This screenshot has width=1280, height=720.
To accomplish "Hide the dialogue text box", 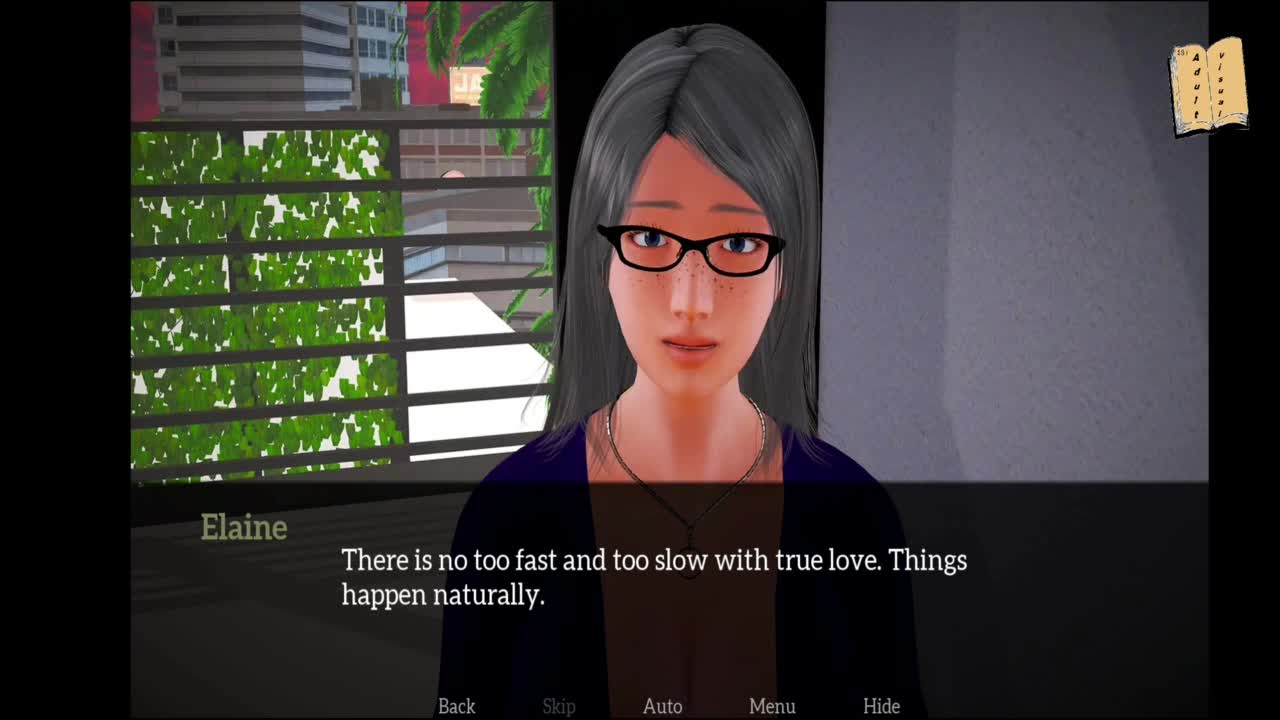I will click(x=881, y=706).
